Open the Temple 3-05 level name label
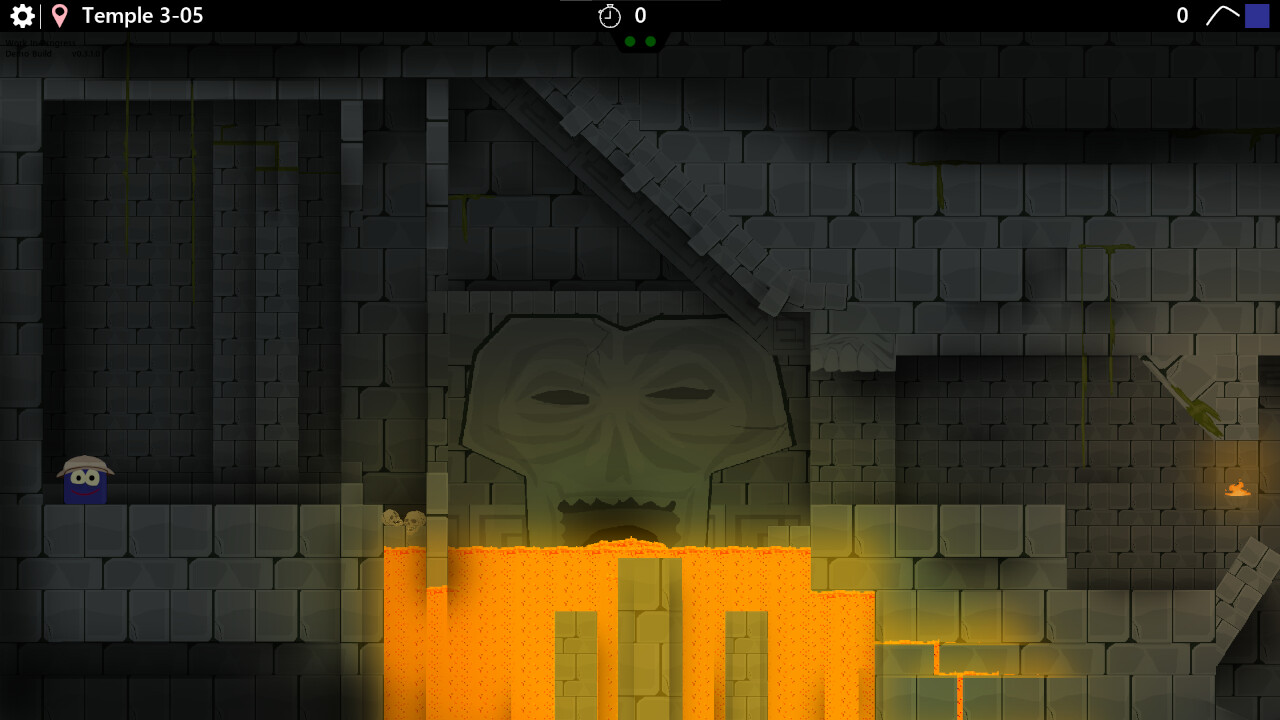The width and height of the screenshot is (1280, 720). pyautogui.click(x=143, y=15)
